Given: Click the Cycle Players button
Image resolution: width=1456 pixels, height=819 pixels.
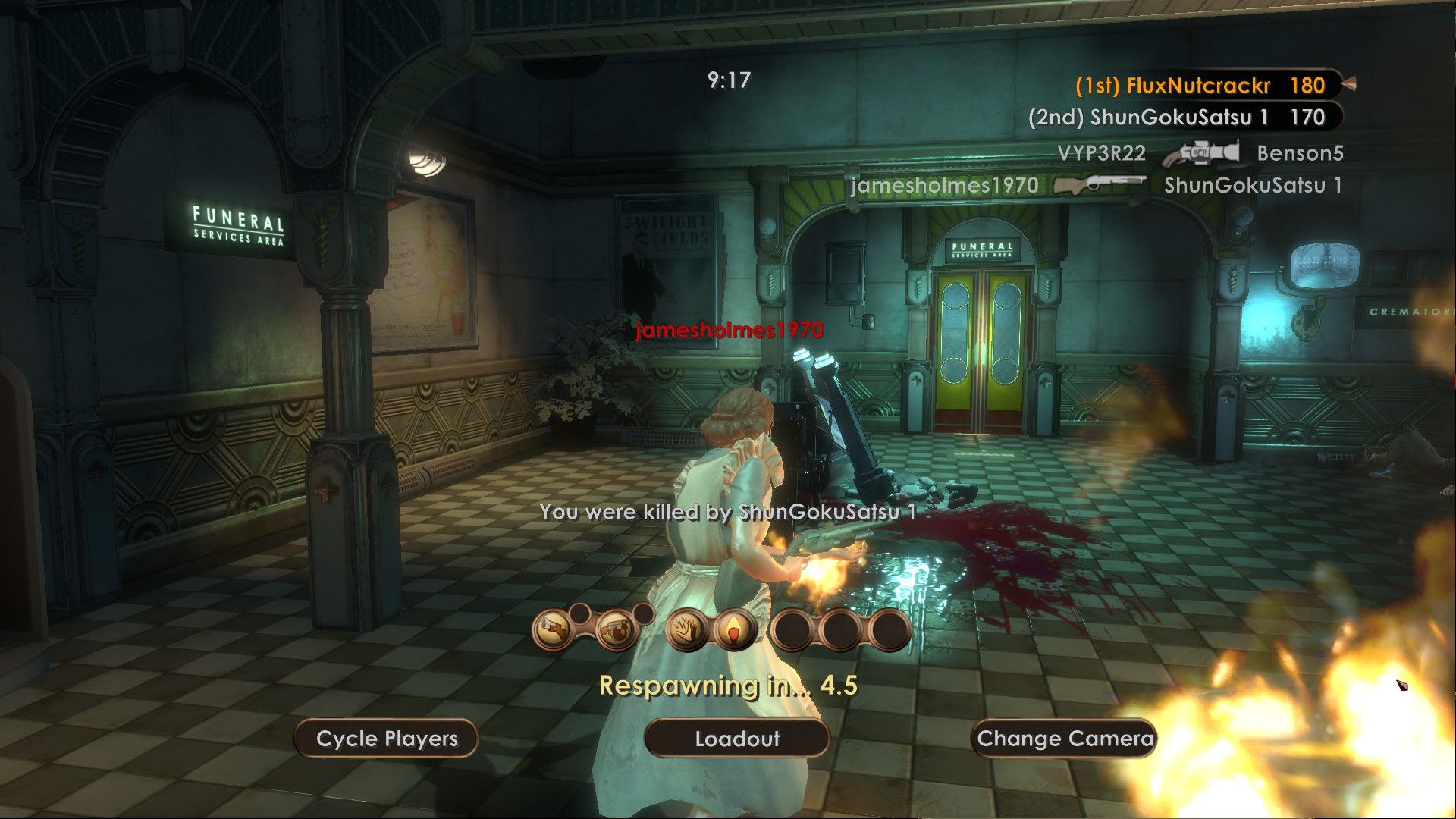Looking at the screenshot, I should click(387, 739).
